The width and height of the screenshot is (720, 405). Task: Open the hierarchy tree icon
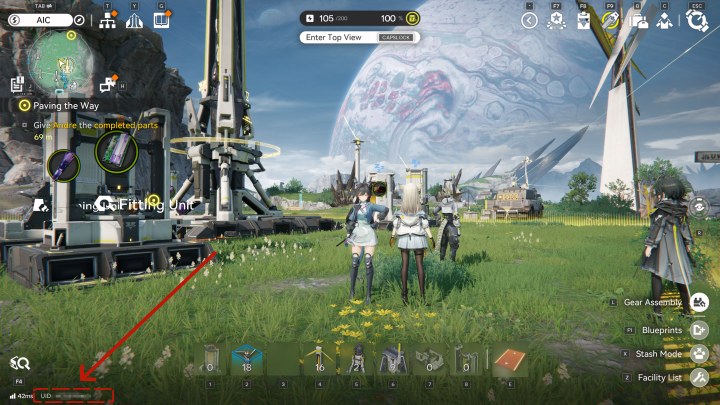coord(108,20)
